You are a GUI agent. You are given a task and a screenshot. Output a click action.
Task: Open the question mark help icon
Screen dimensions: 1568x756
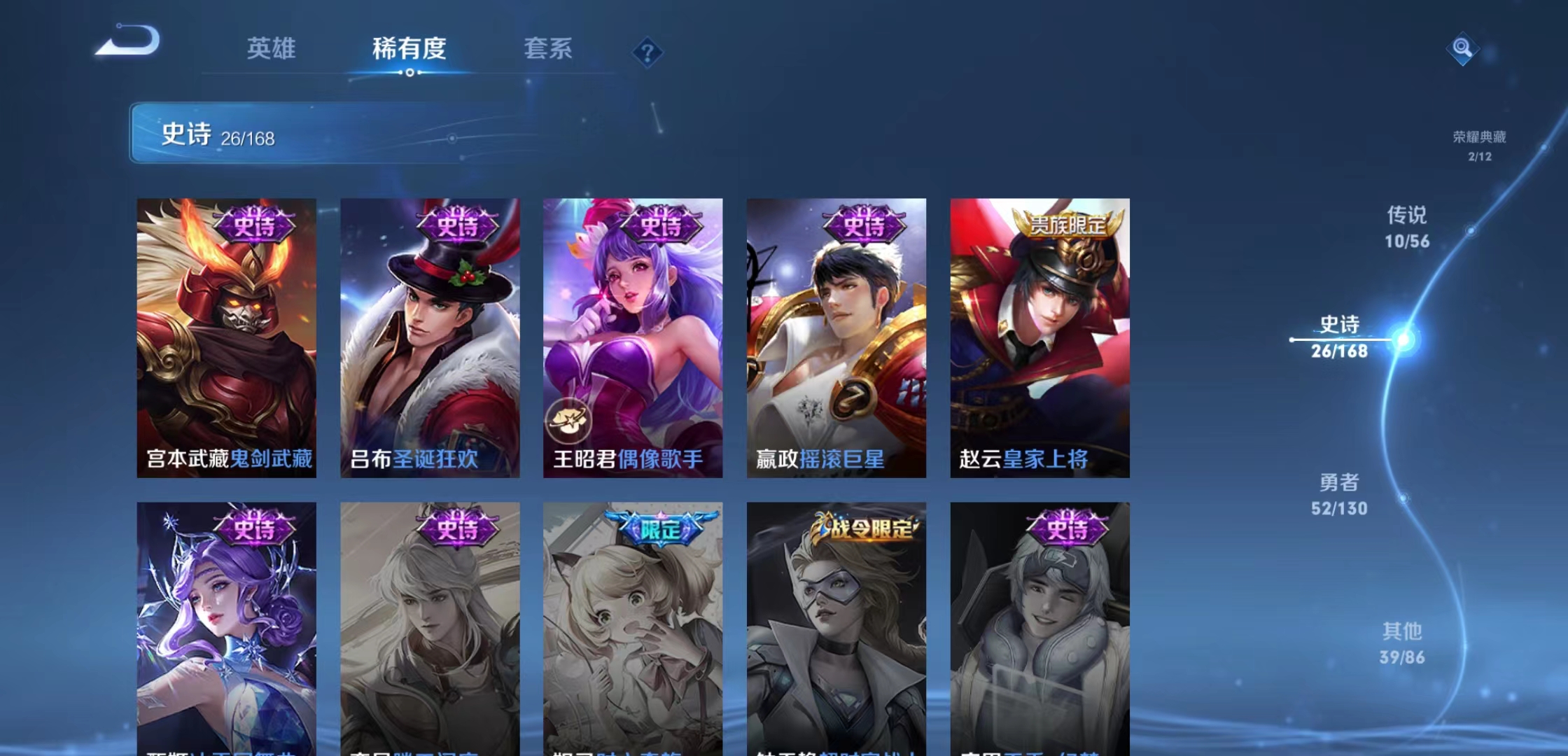click(x=649, y=52)
